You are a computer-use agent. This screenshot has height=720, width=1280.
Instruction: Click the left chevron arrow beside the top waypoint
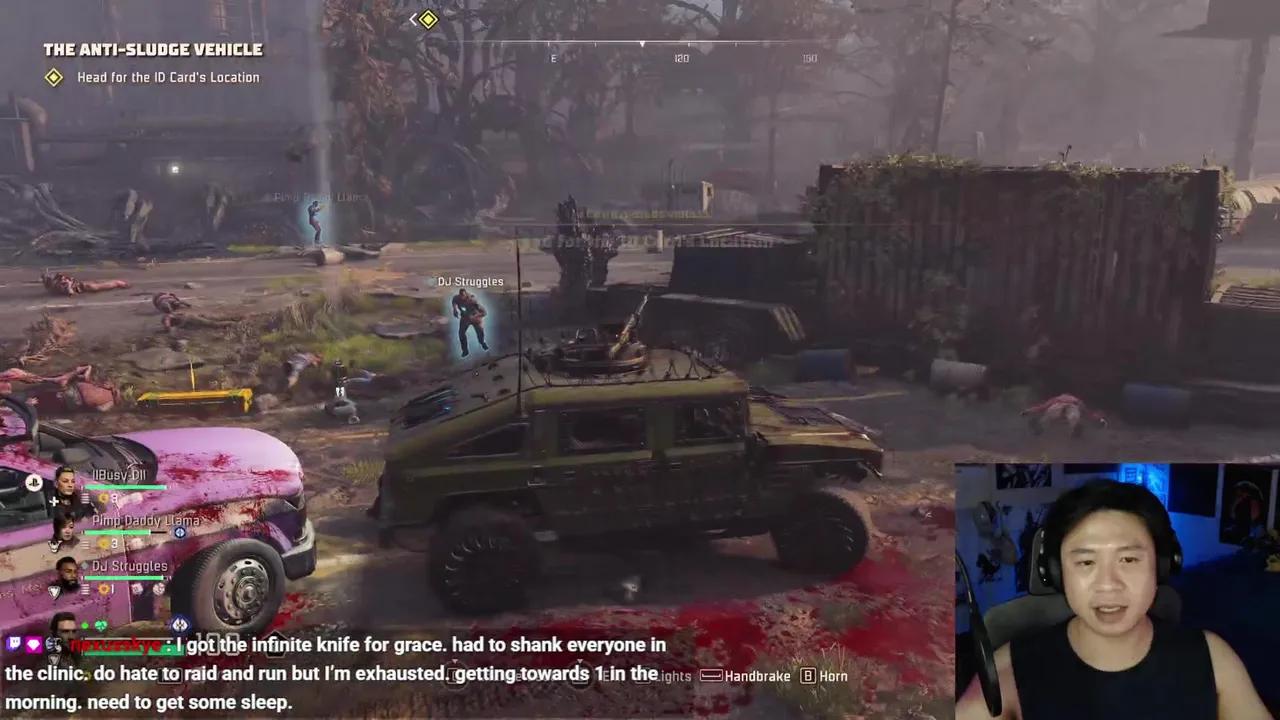413,19
